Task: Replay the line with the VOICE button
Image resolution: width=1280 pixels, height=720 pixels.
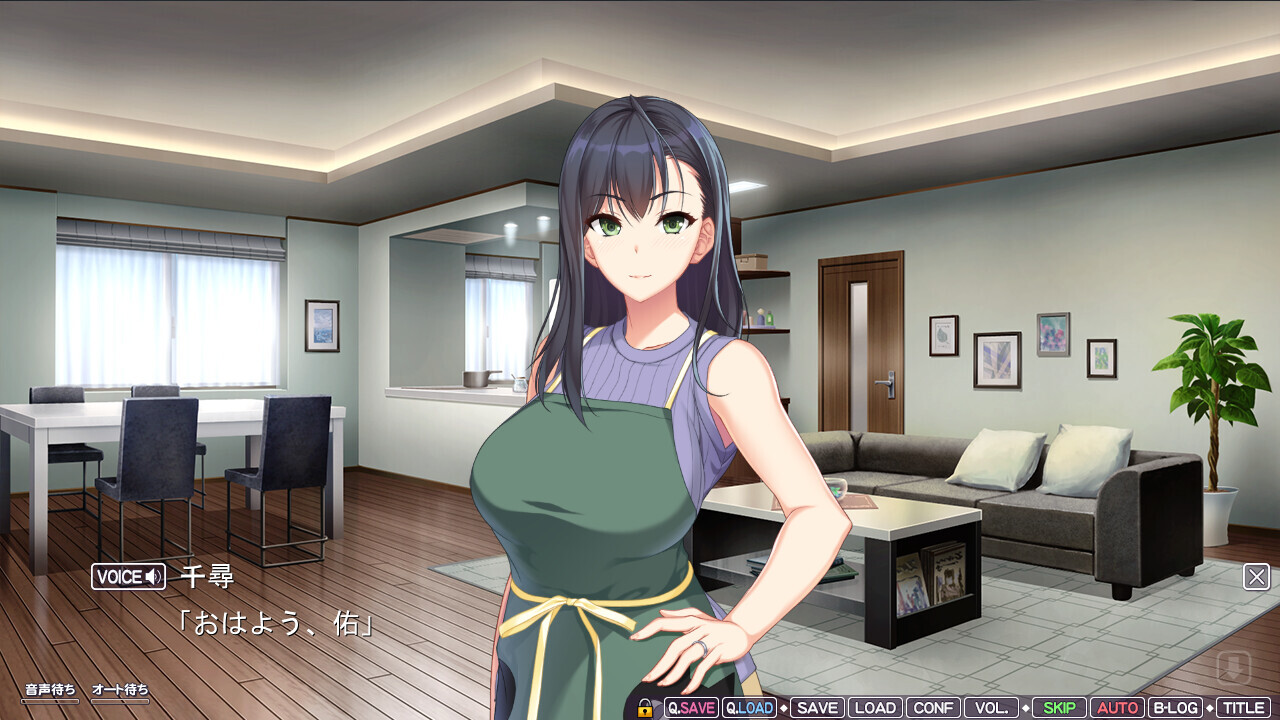Action: point(128,577)
